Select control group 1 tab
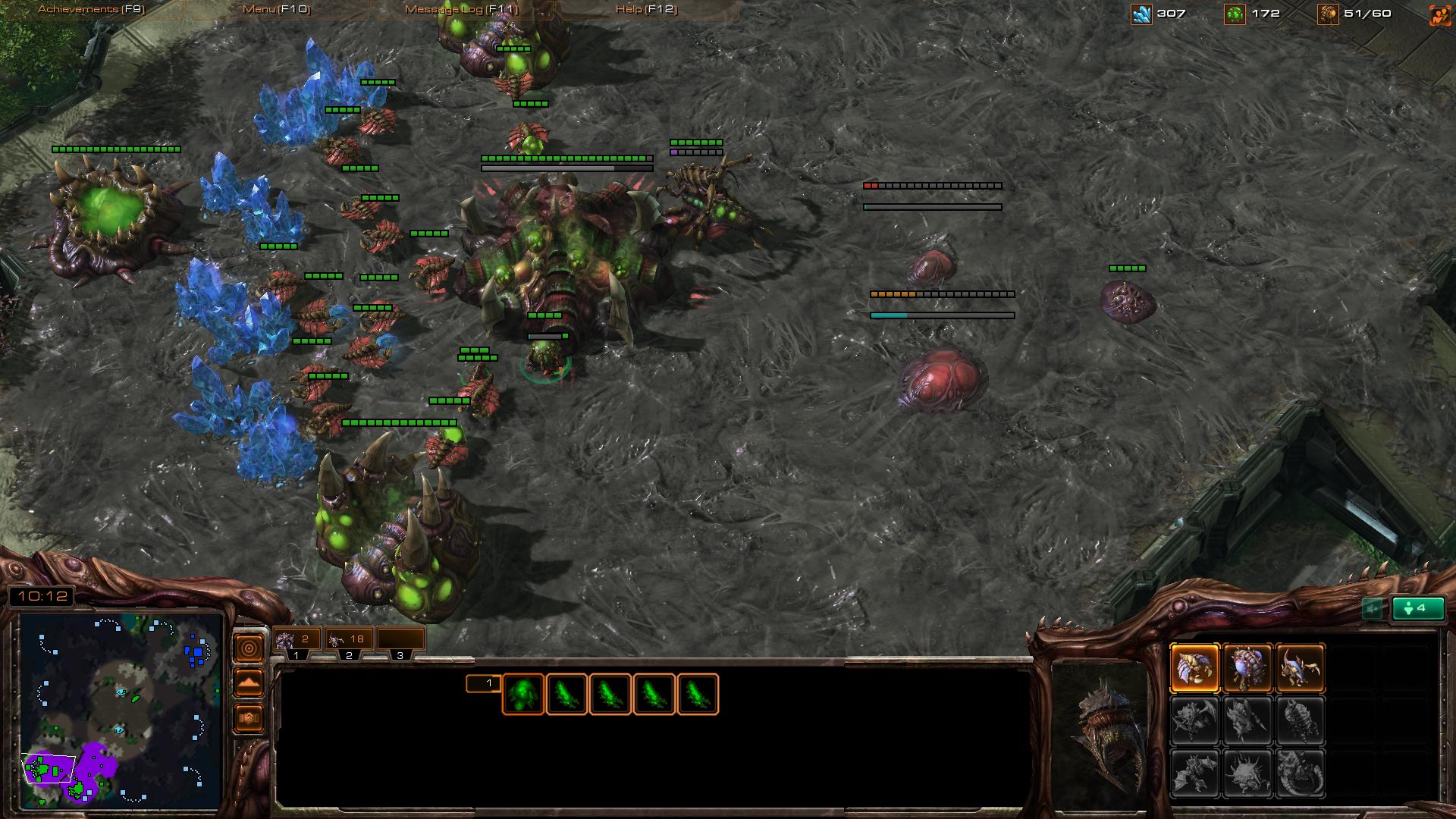Image resolution: width=1456 pixels, height=819 pixels. point(297,639)
